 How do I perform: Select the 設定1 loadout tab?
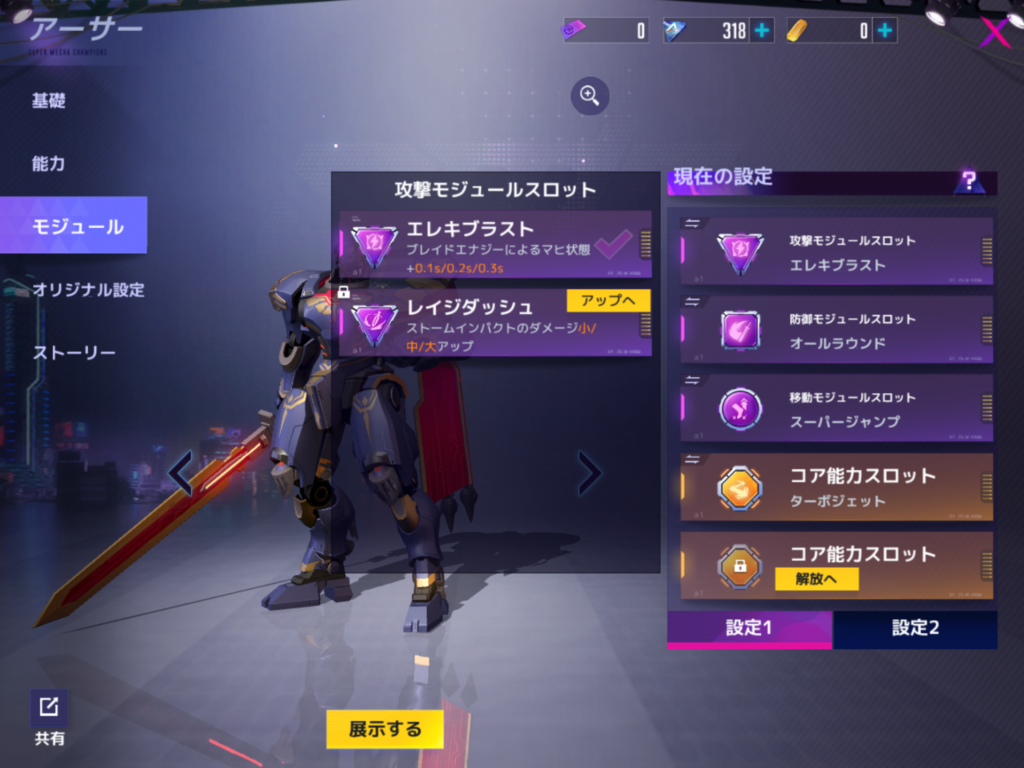[749, 629]
